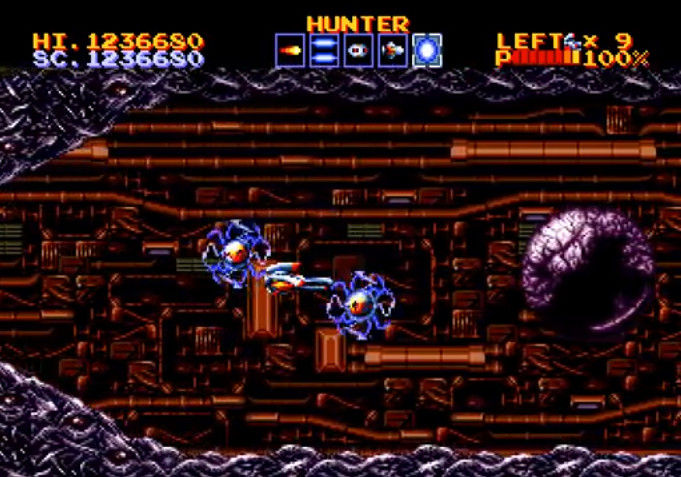
Task: Switch to the red and white missile weapon icon
Action: point(392,50)
